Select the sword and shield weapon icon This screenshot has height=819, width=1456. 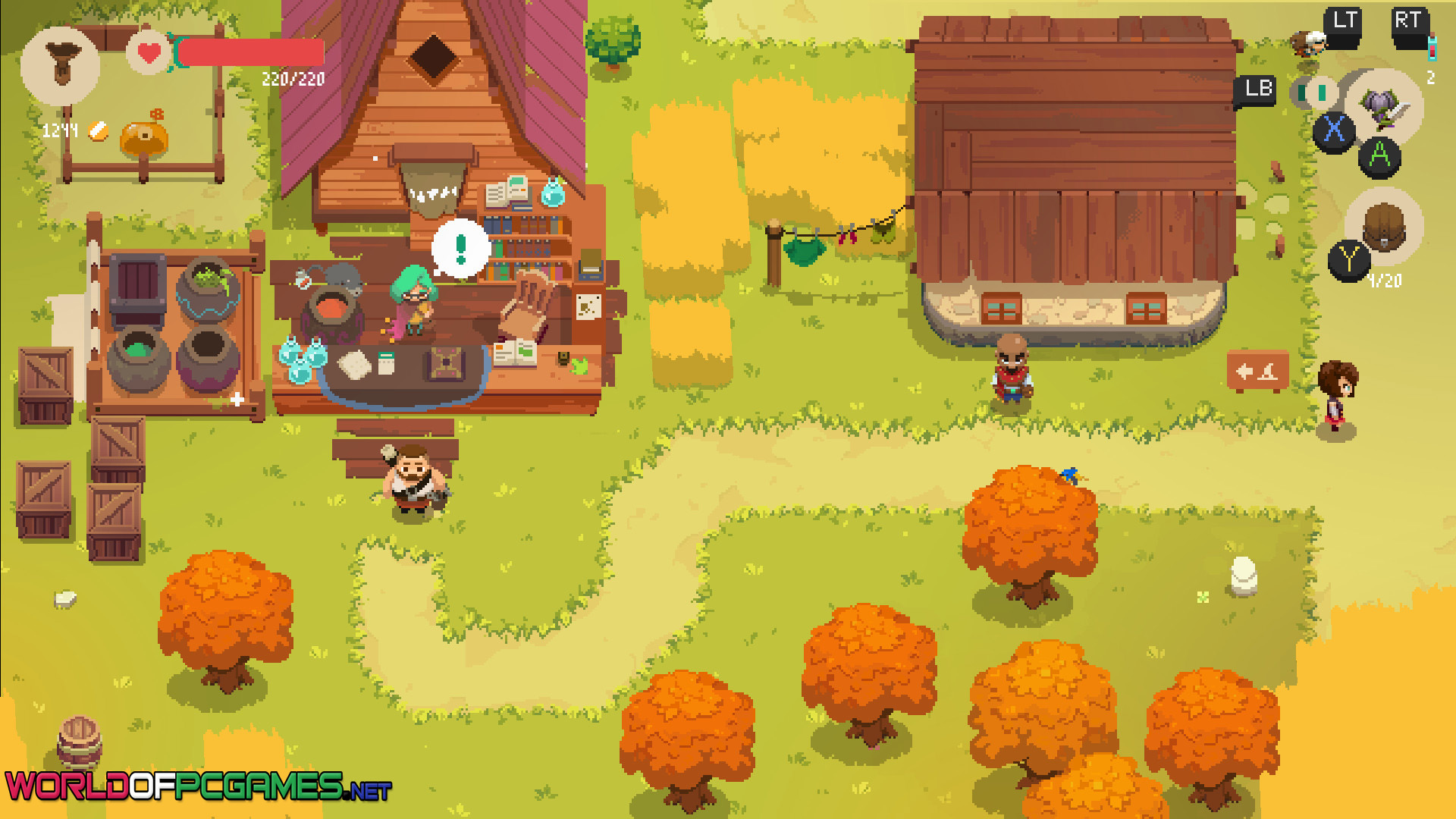click(1385, 106)
